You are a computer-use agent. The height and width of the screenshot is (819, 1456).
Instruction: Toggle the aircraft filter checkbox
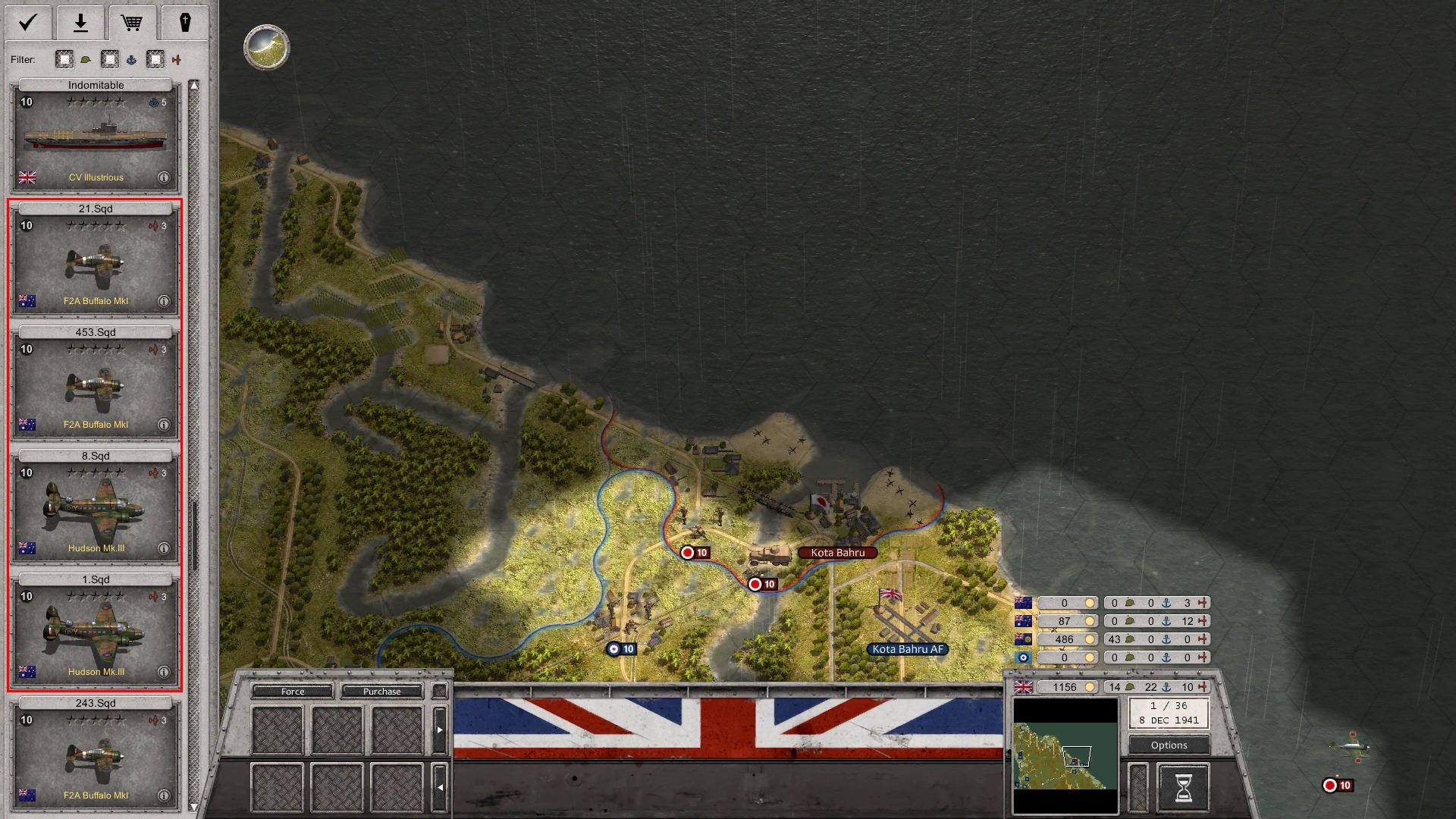coord(155,59)
